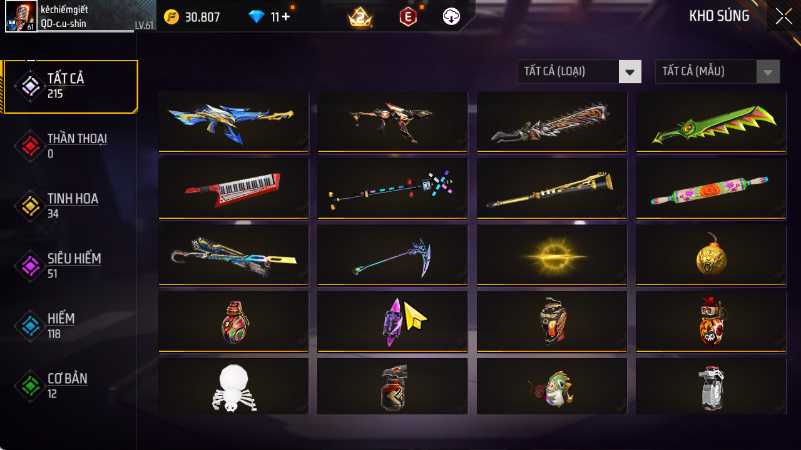Open the Tất Cả (Loại) dropdown
The width and height of the screenshot is (801, 450).
point(580,71)
